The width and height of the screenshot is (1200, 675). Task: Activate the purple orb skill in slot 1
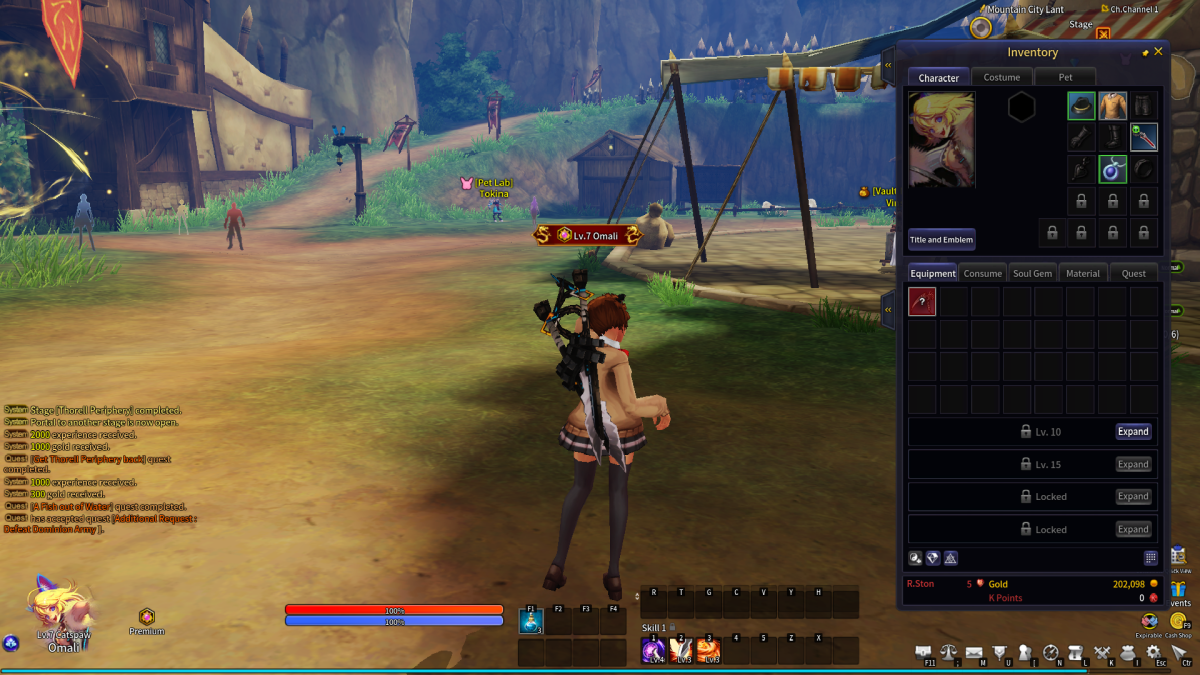[x=654, y=651]
